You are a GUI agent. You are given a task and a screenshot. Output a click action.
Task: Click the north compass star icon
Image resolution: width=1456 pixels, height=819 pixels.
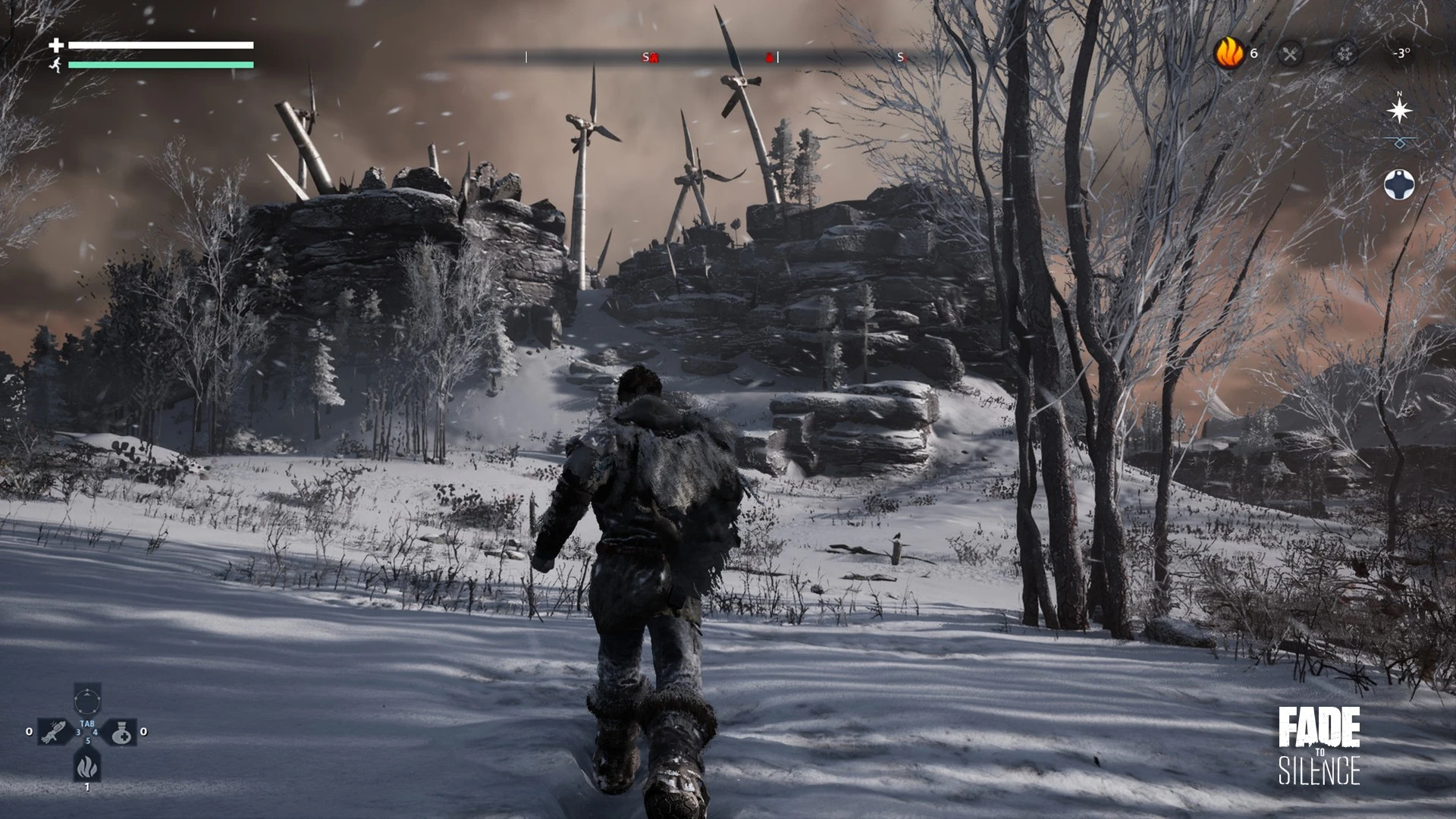[1399, 111]
